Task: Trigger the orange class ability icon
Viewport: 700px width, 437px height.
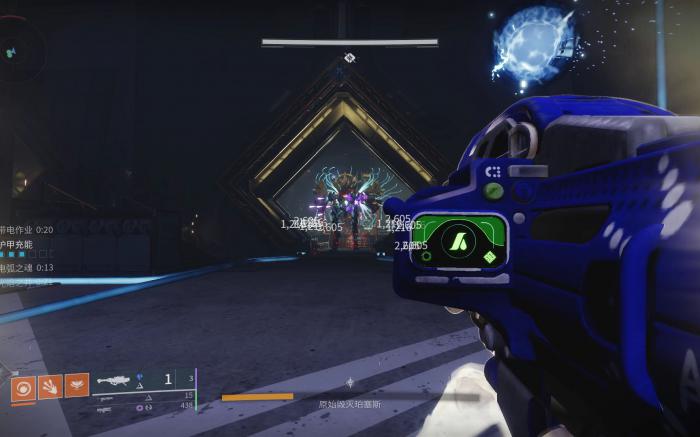Action: tap(77, 385)
